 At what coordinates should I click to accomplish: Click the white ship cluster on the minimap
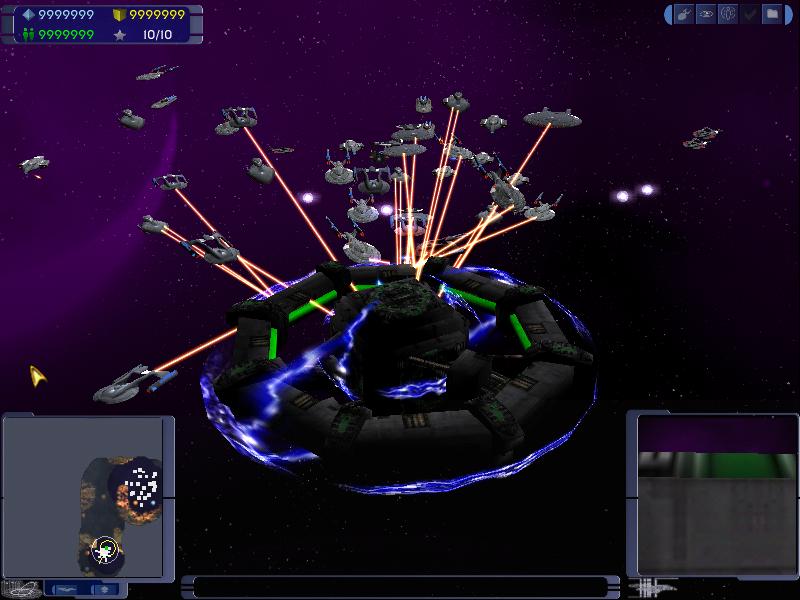(x=141, y=487)
